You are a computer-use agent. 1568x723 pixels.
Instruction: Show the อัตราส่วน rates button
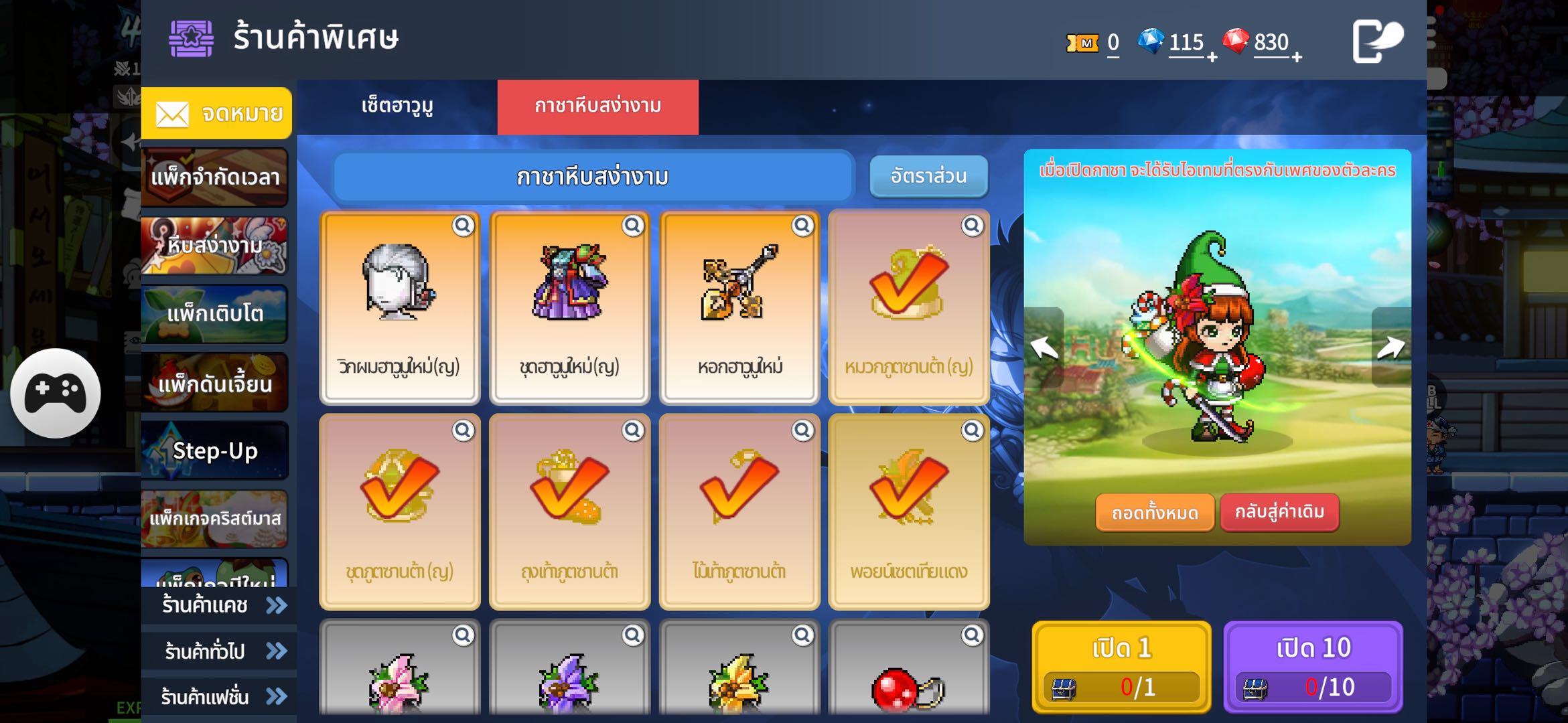pyautogui.click(x=928, y=176)
